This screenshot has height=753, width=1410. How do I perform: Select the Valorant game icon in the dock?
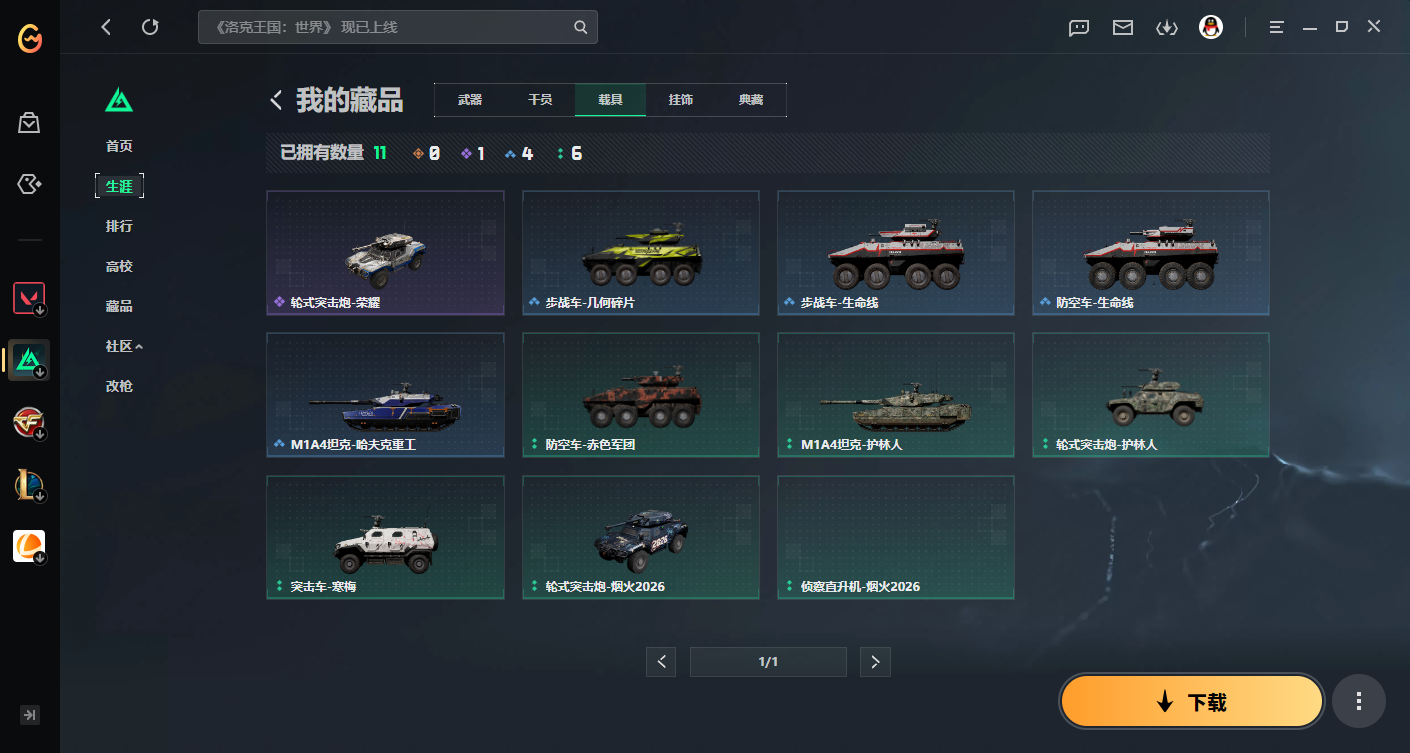[29, 297]
